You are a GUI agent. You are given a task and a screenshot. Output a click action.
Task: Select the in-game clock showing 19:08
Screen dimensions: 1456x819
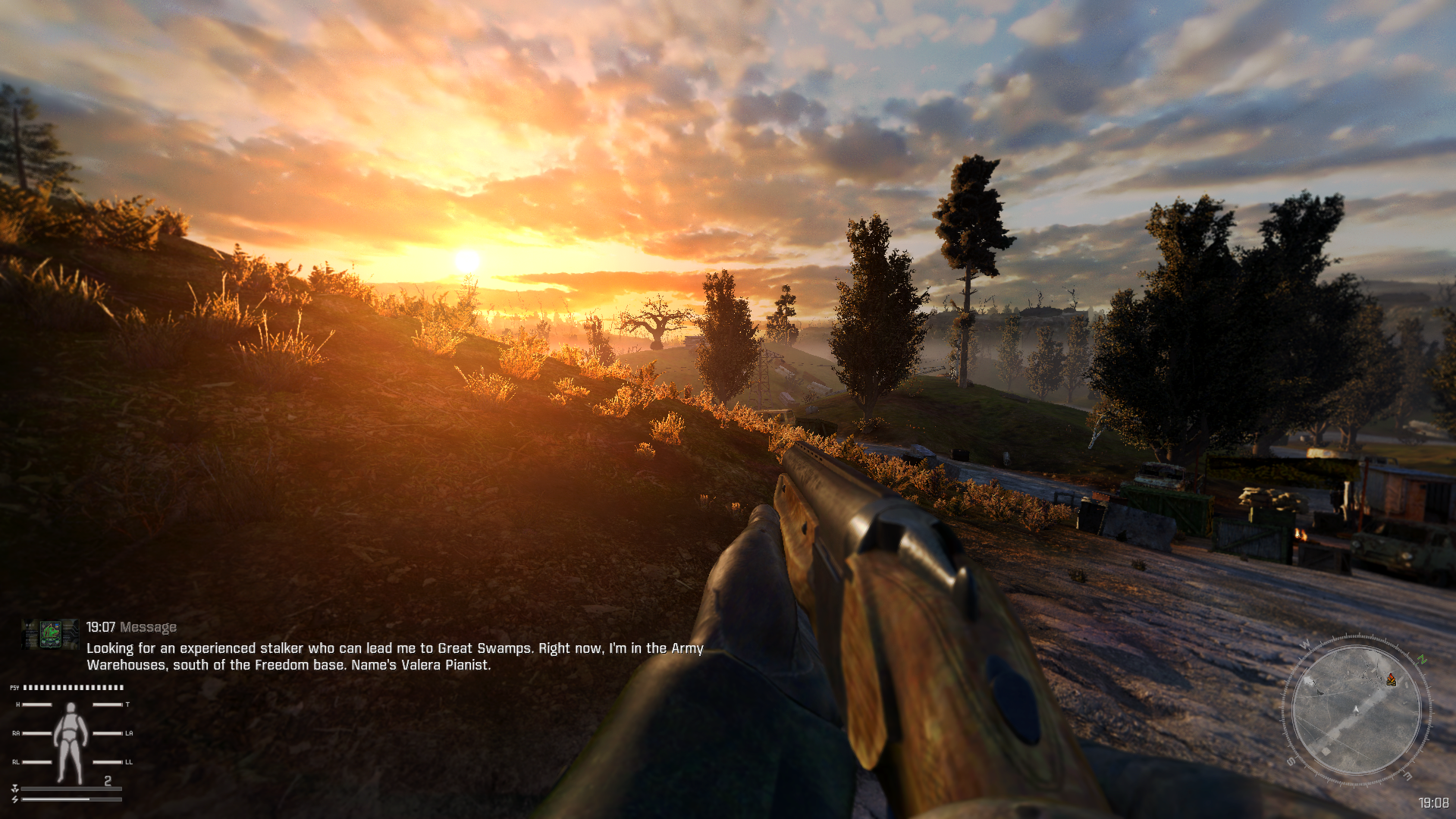(x=1435, y=802)
